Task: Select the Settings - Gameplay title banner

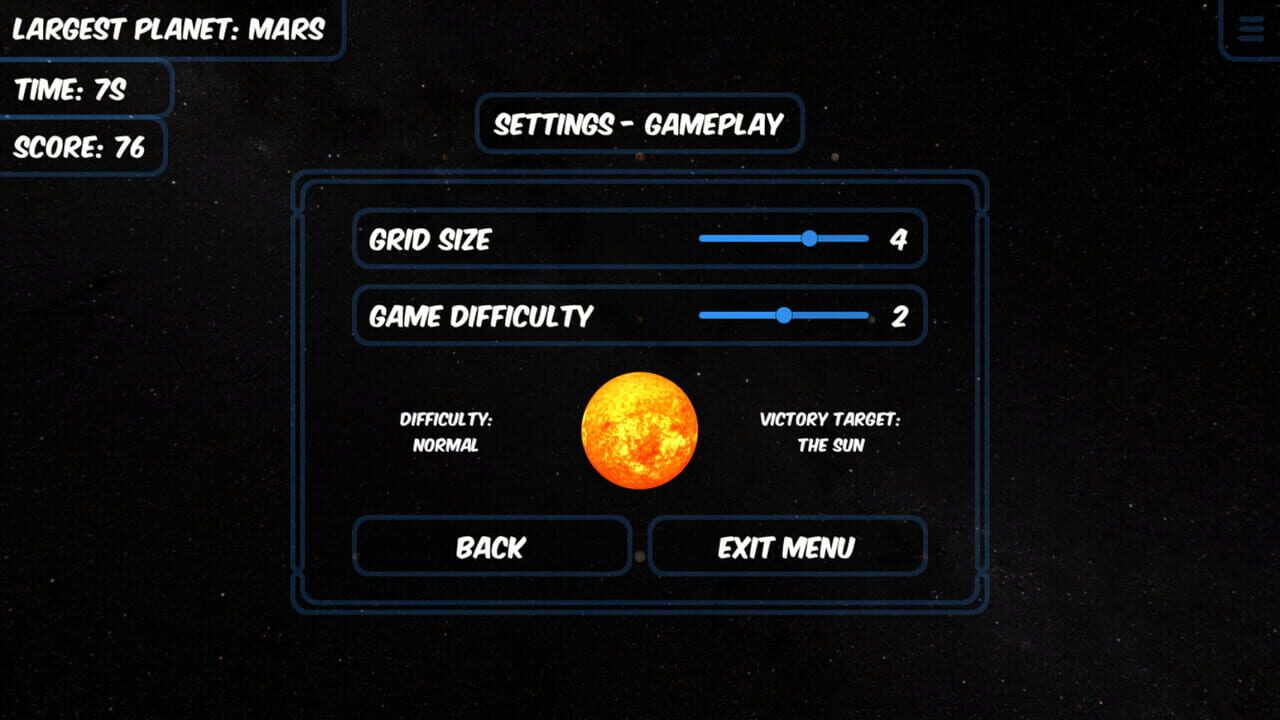Action: (639, 124)
